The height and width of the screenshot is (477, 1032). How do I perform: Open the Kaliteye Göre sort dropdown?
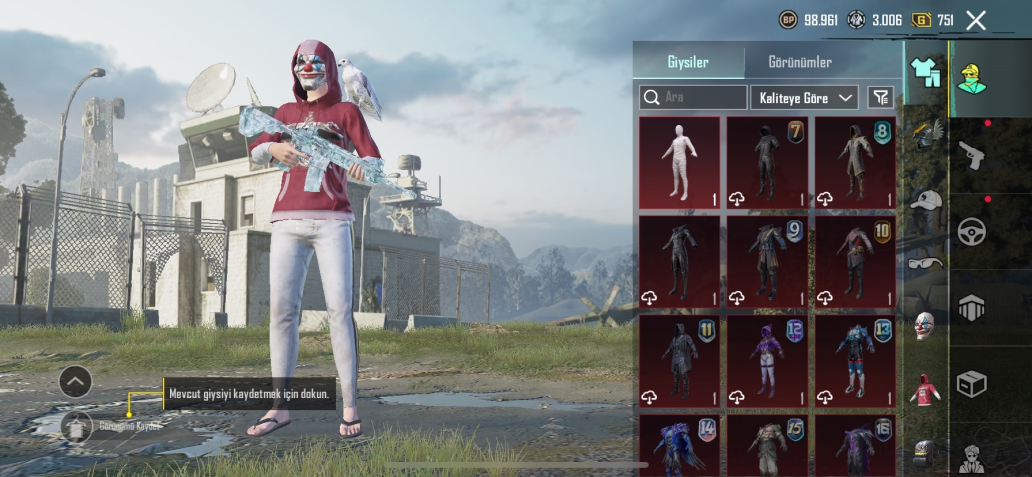point(805,97)
